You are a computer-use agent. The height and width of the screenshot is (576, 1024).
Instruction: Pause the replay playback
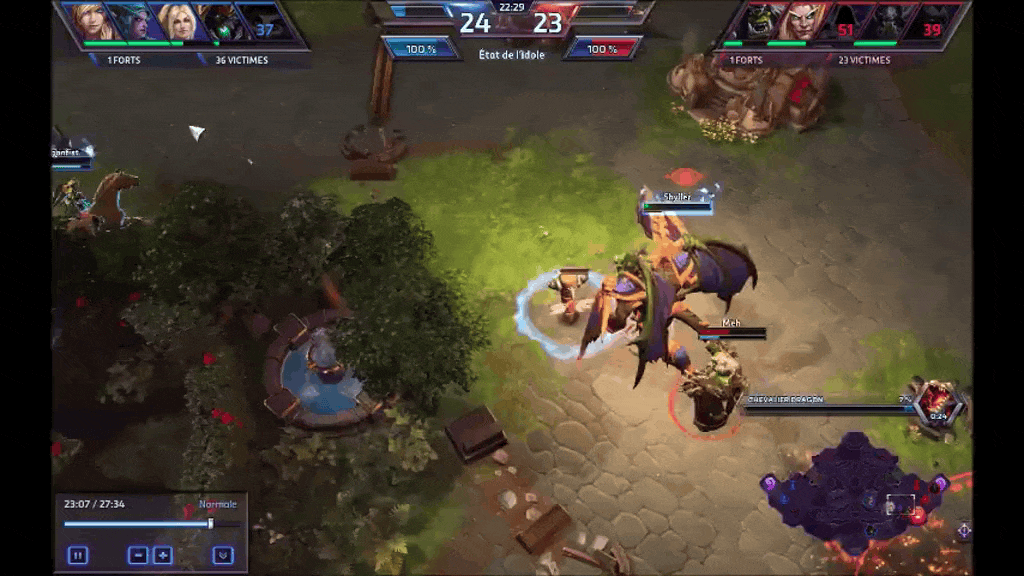[x=77, y=555]
